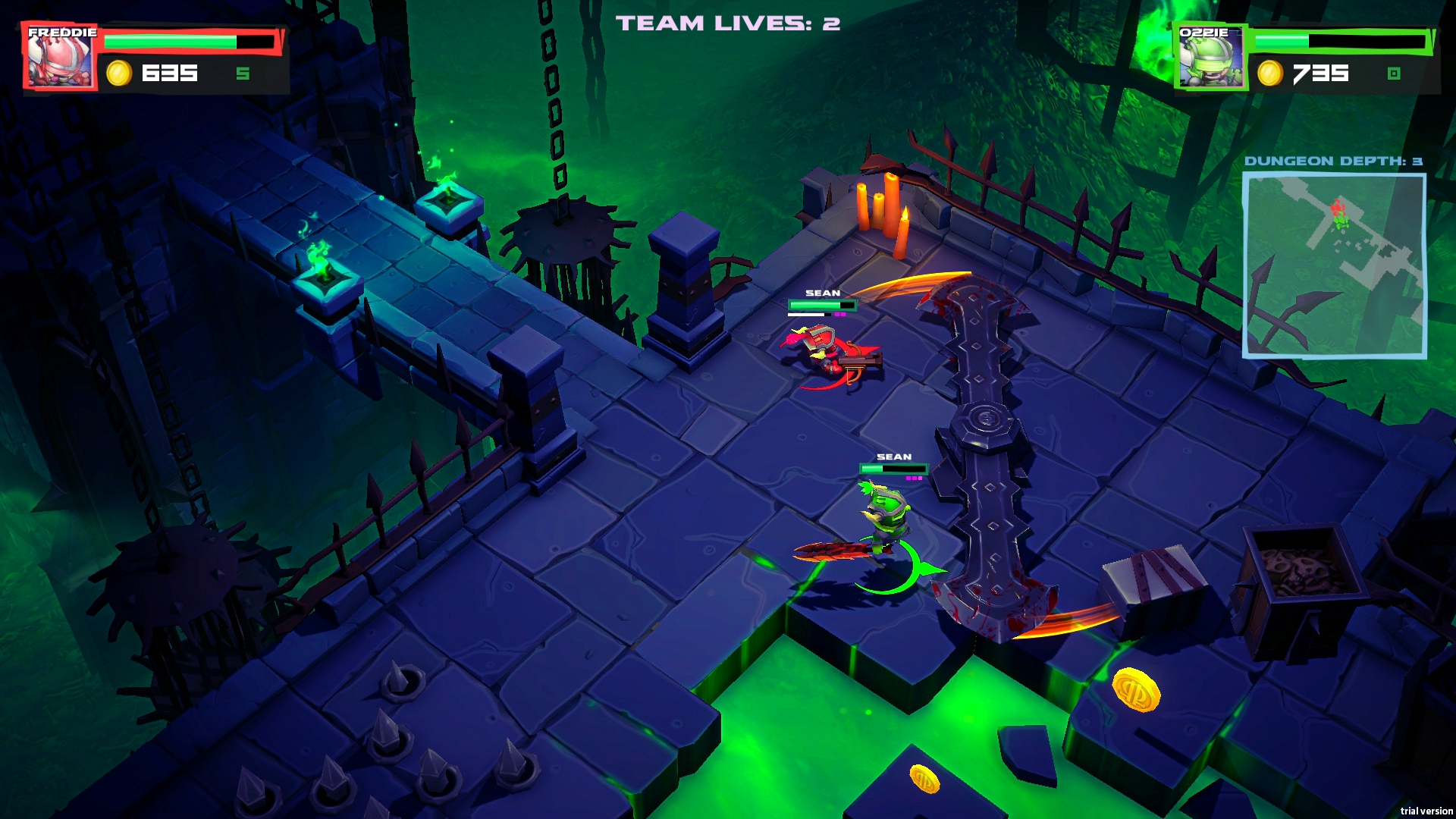Click the key counter next to Freddie's gold
The image size is (1456, 819).
pyautogui.click(x=243, y=74)
